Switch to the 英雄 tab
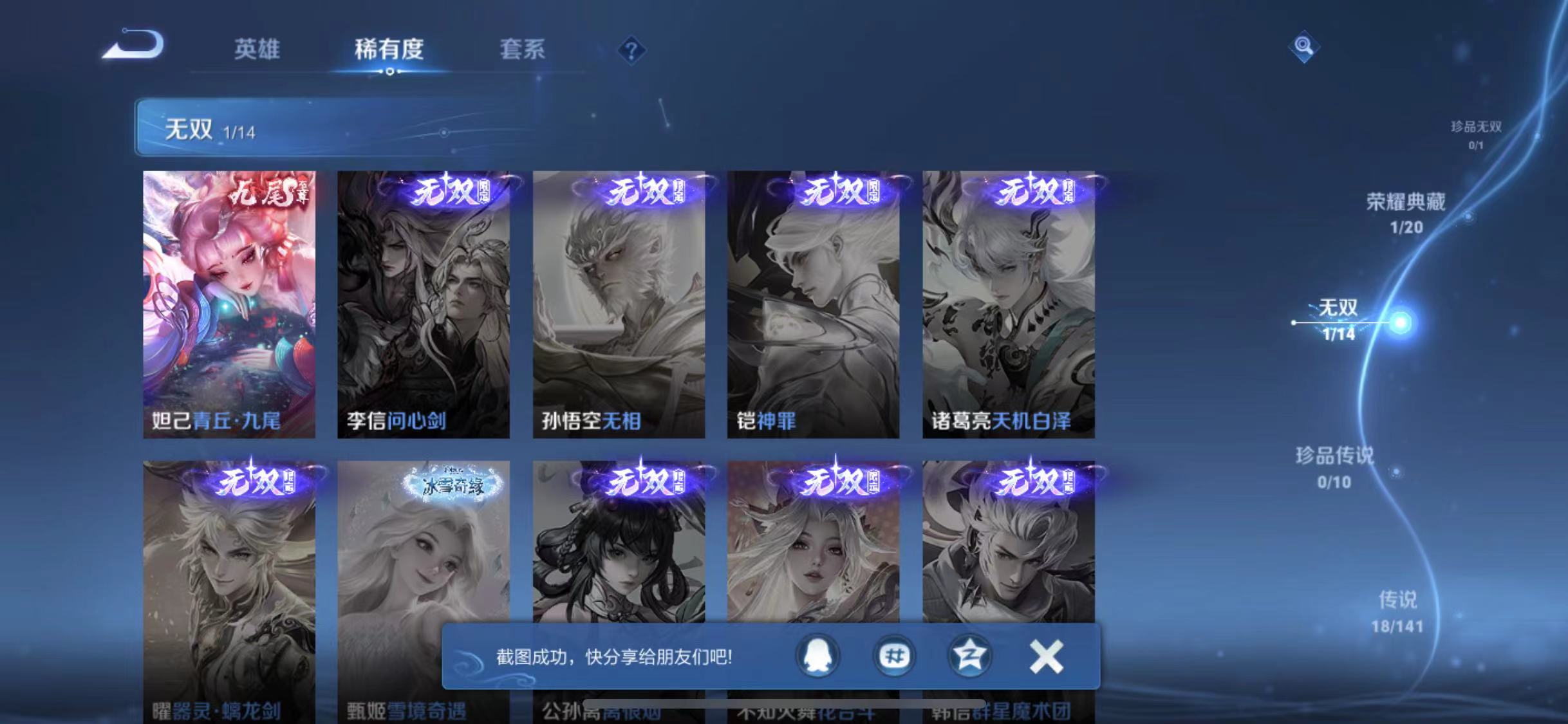The image size is (1568, 724). pyautogui.click(x=256, y=51)
